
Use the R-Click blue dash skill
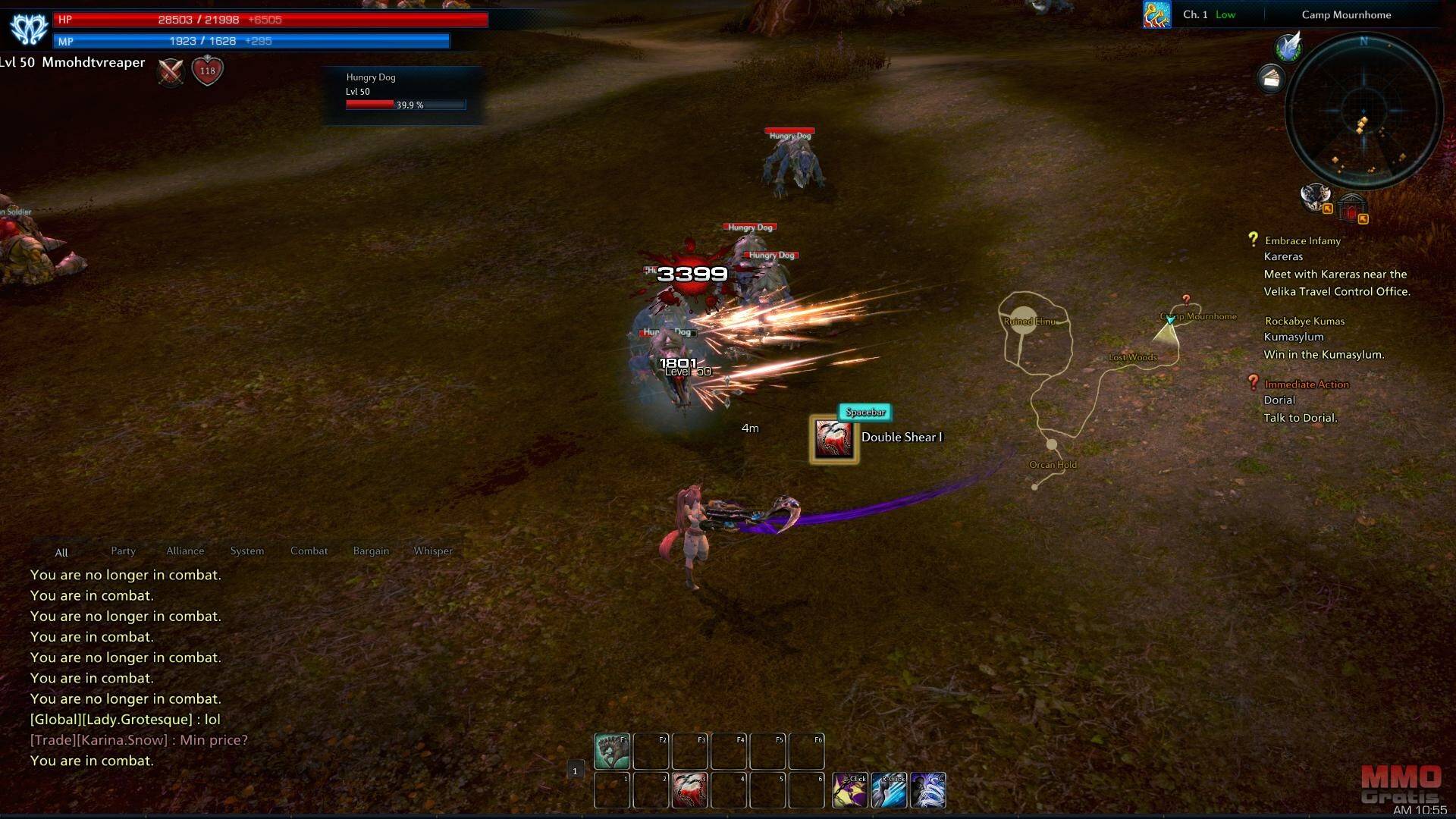click(889, 790)
